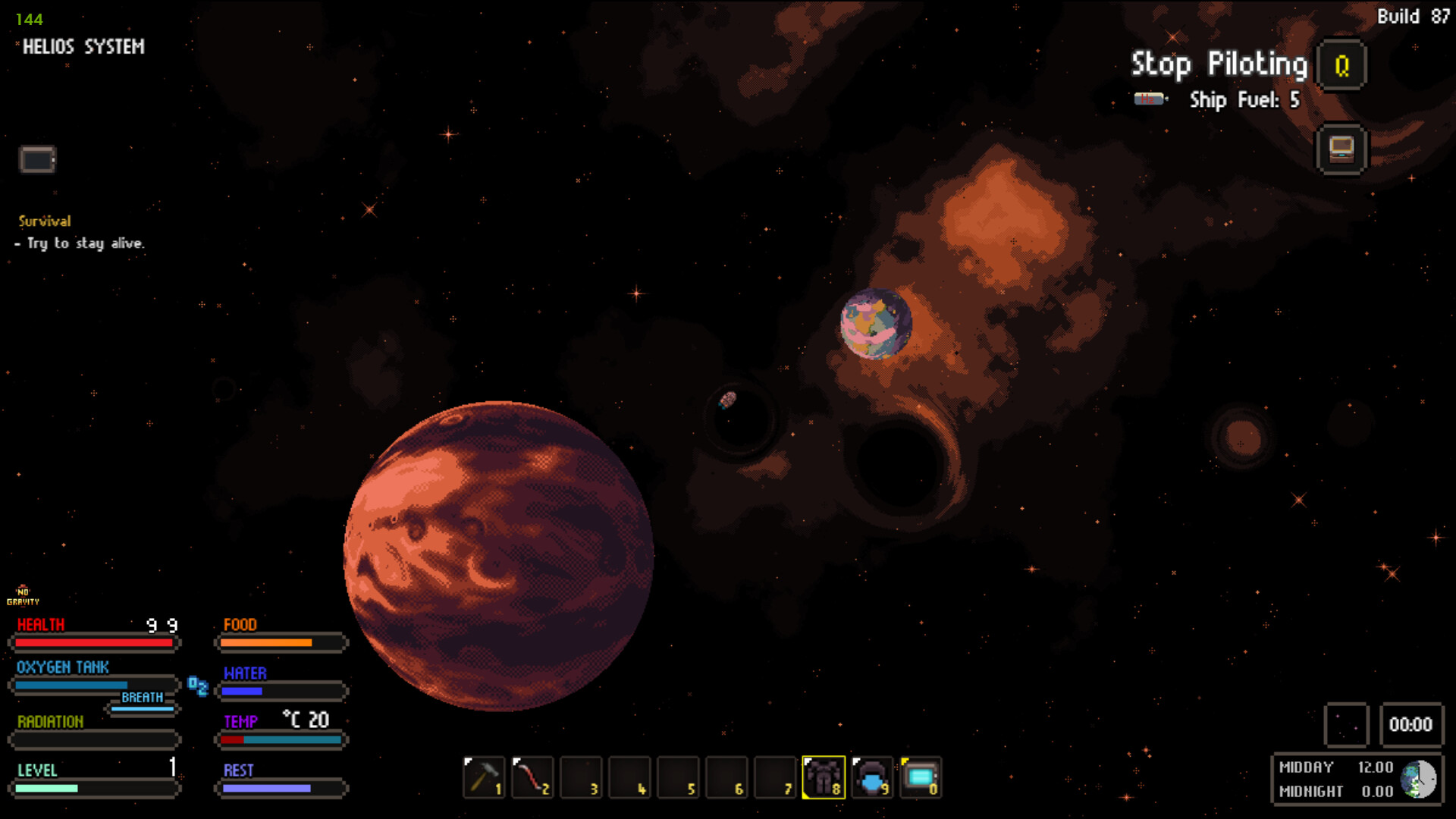Open the ship computer icon button
1456x819 pixels.
click(x=1341, y=149)
